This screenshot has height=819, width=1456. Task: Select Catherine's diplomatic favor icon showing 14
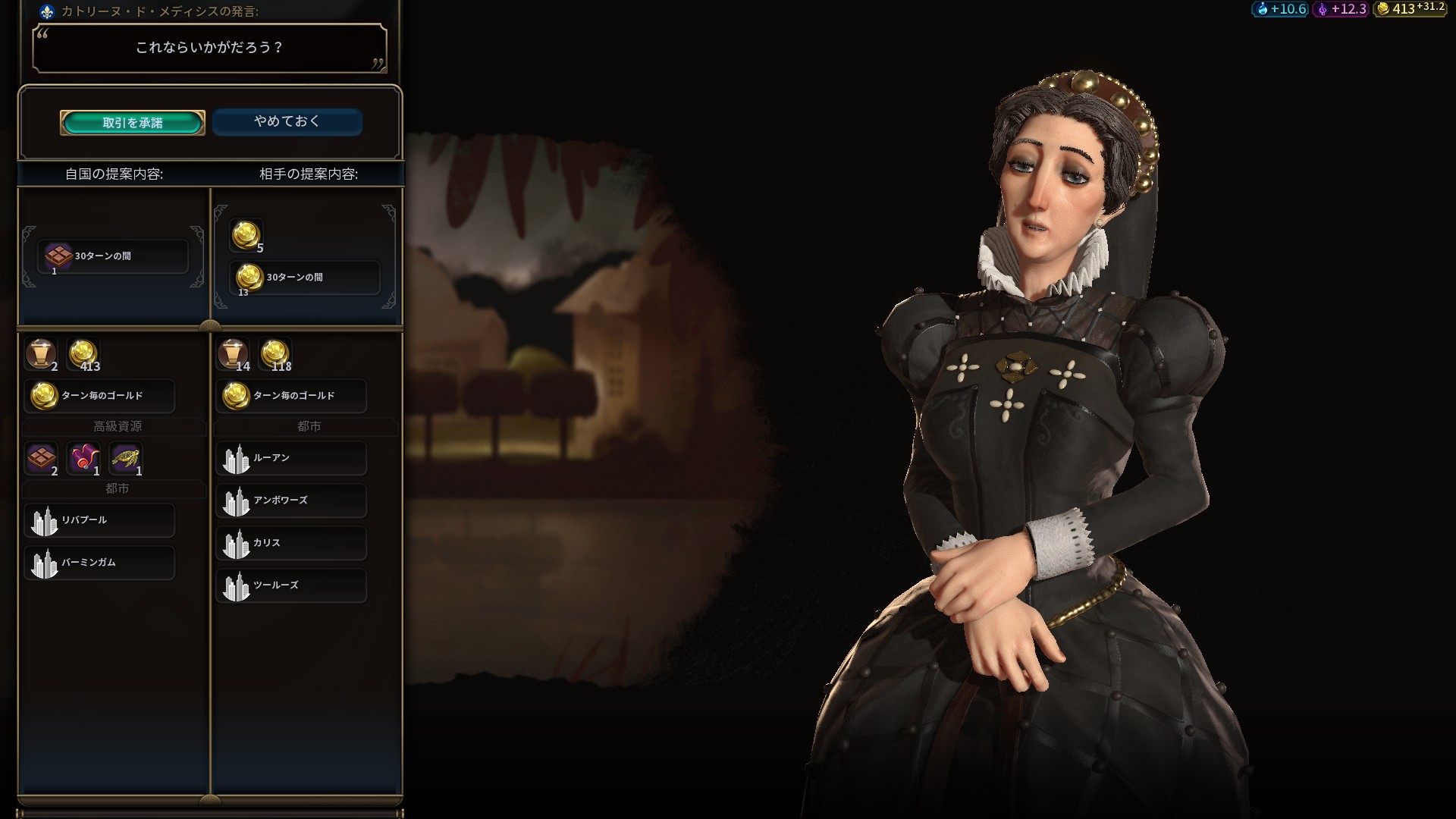(x=233, y=354)
